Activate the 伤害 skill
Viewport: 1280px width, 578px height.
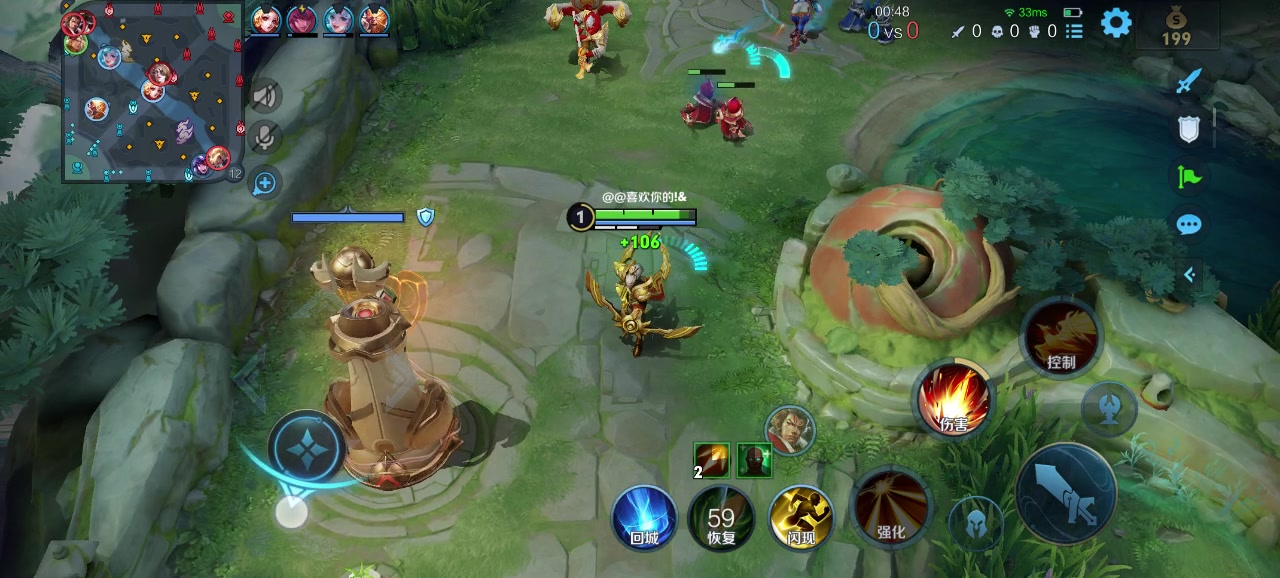[954, 399]
